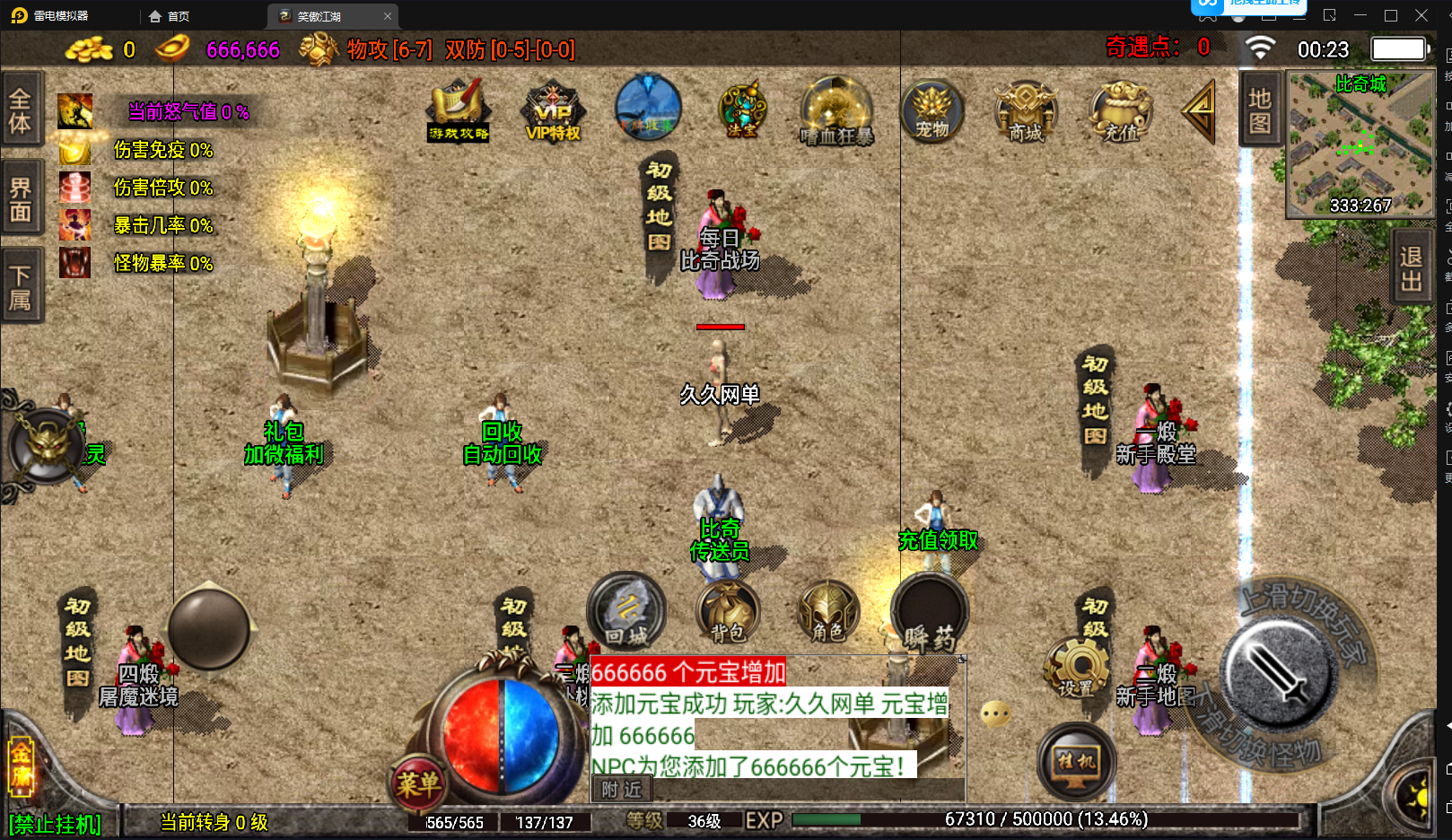The width and height of the screenshot is (1452, 840).
Task: Activate the 嗜血狂暴 berserk icon
Action: pos(836,111)
